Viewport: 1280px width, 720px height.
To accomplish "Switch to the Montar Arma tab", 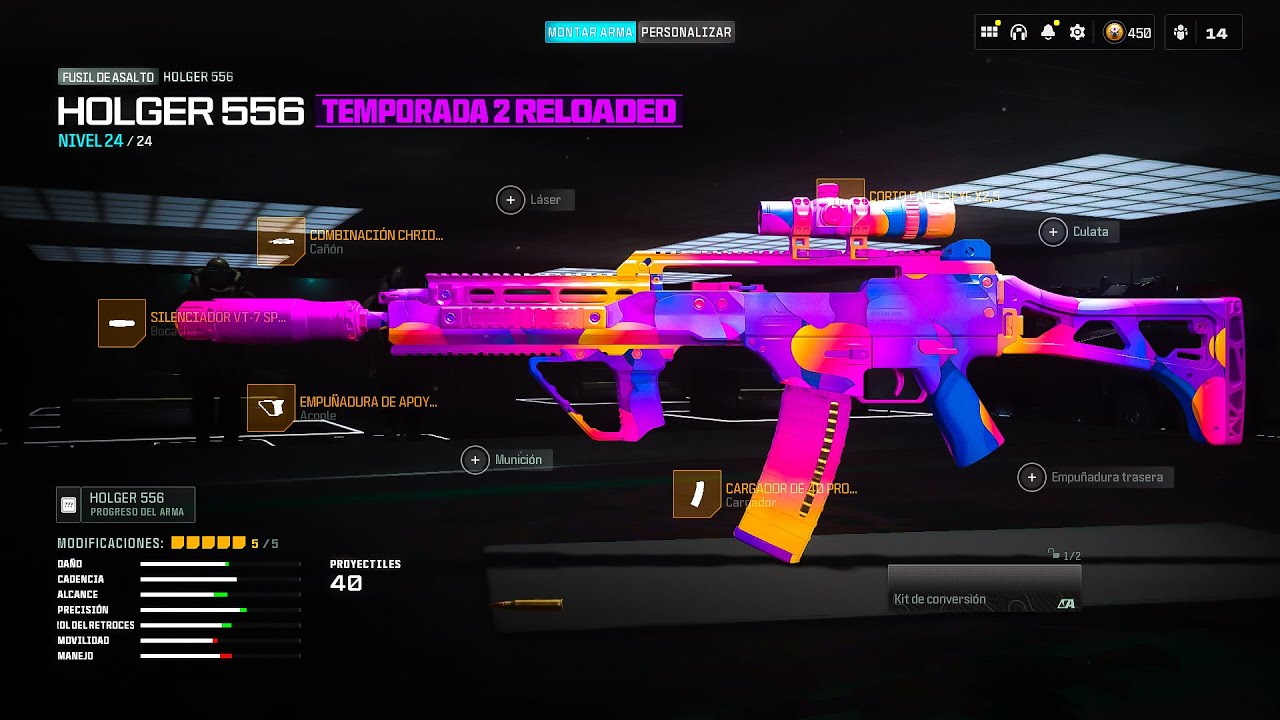I will 590,32.
